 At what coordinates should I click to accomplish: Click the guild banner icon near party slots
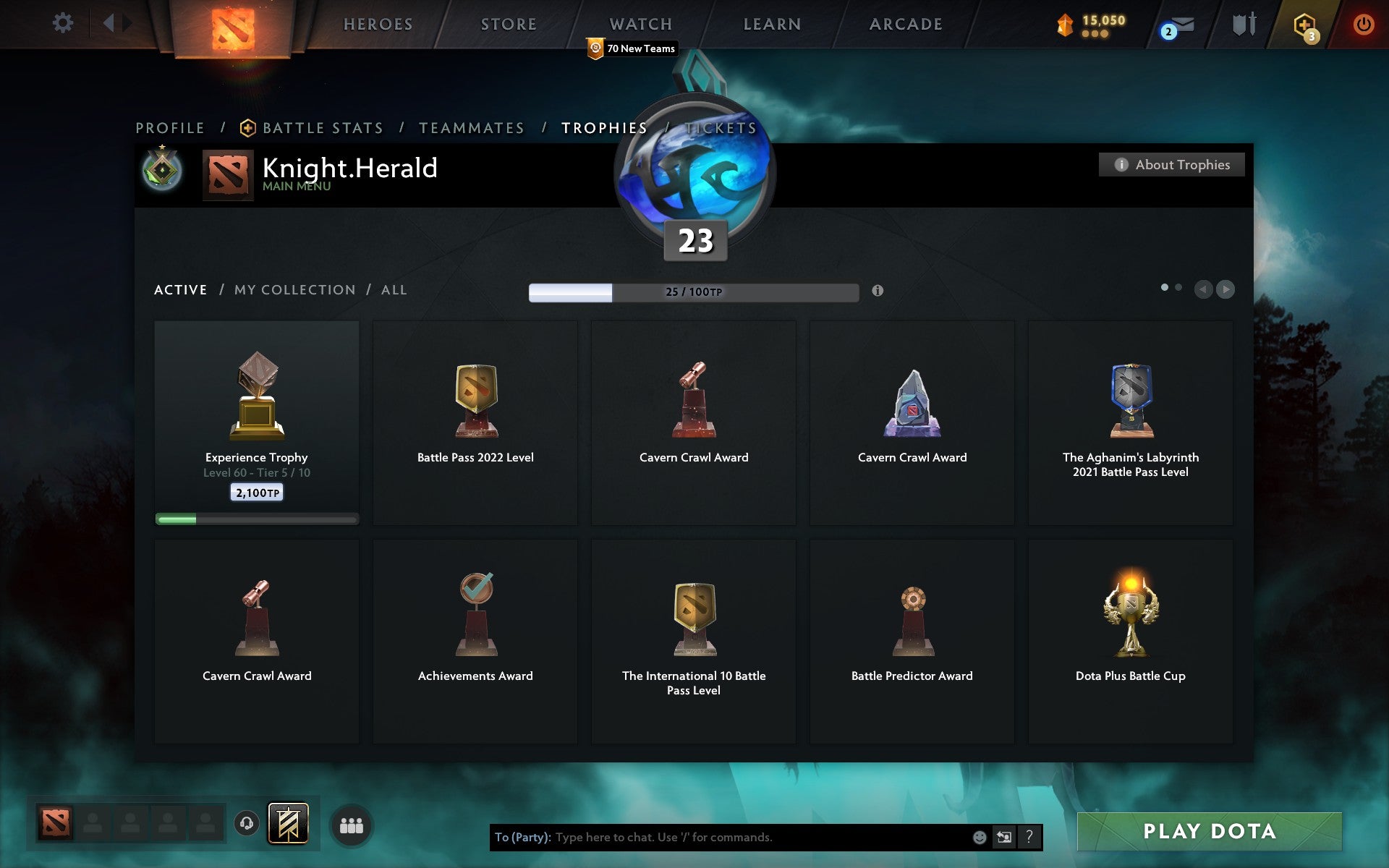click(x=289, y=822)
